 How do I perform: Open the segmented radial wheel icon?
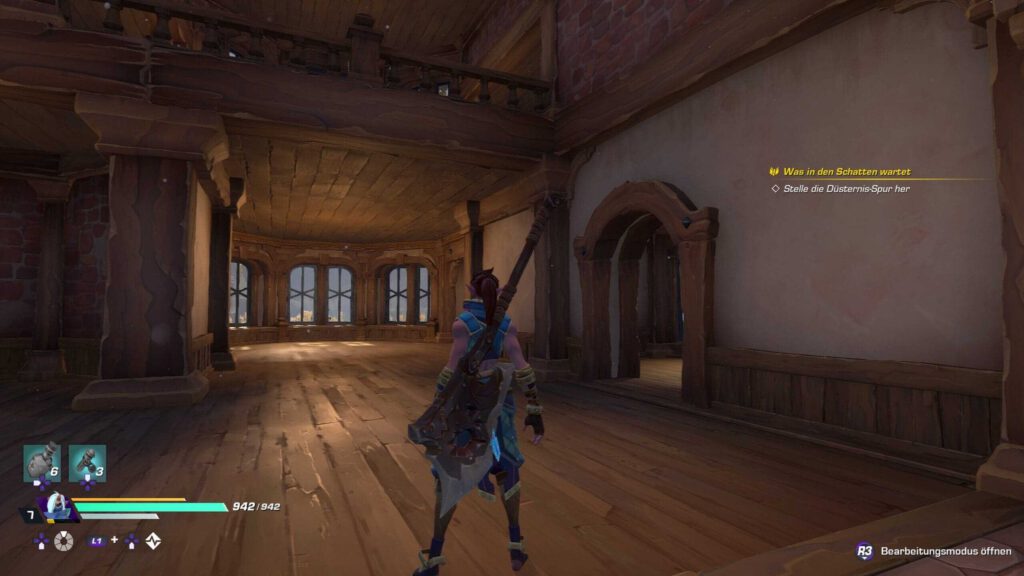[x=65, y=541]
